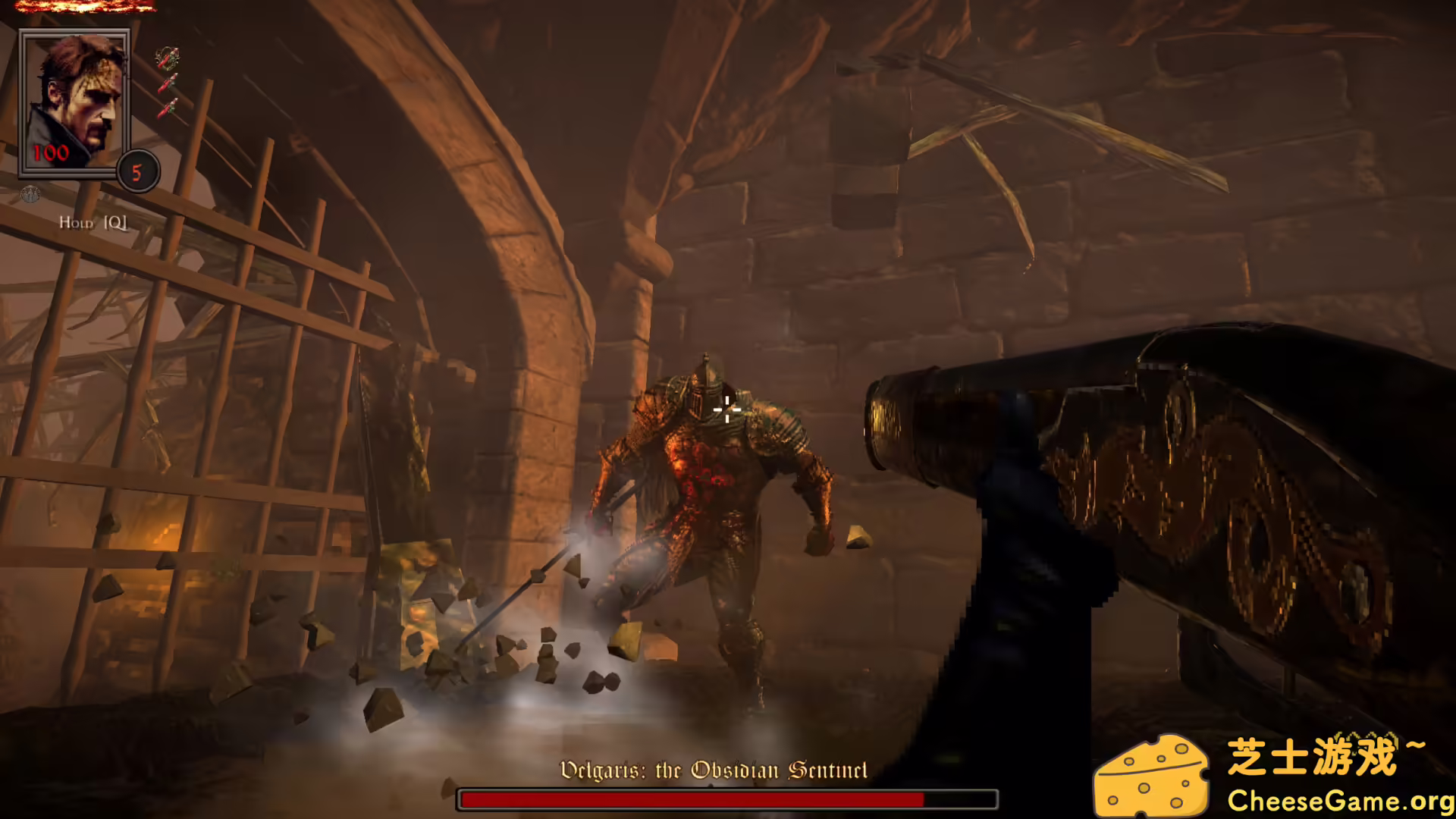Click the middle syringe consumable icon
Viewport: 1456px width, 819px height.
click(168, 81)
